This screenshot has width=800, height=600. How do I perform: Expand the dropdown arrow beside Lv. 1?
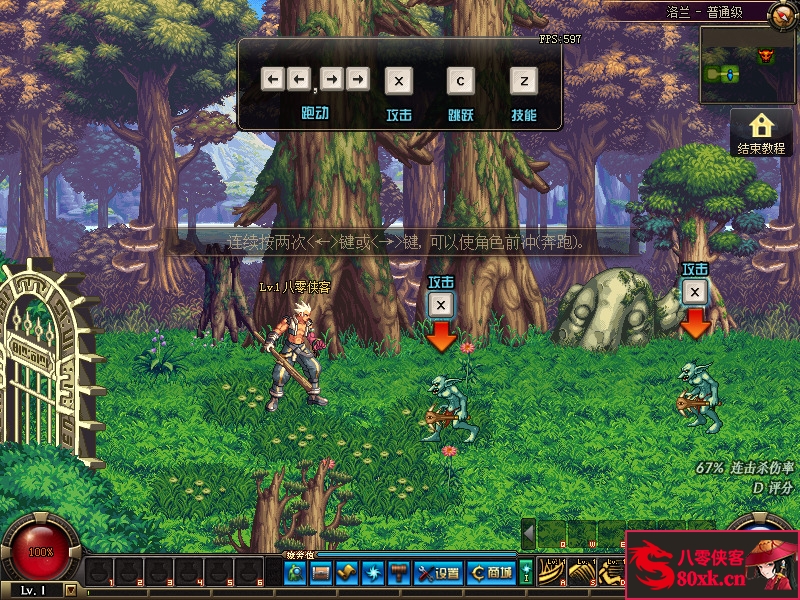click(70, 590)
